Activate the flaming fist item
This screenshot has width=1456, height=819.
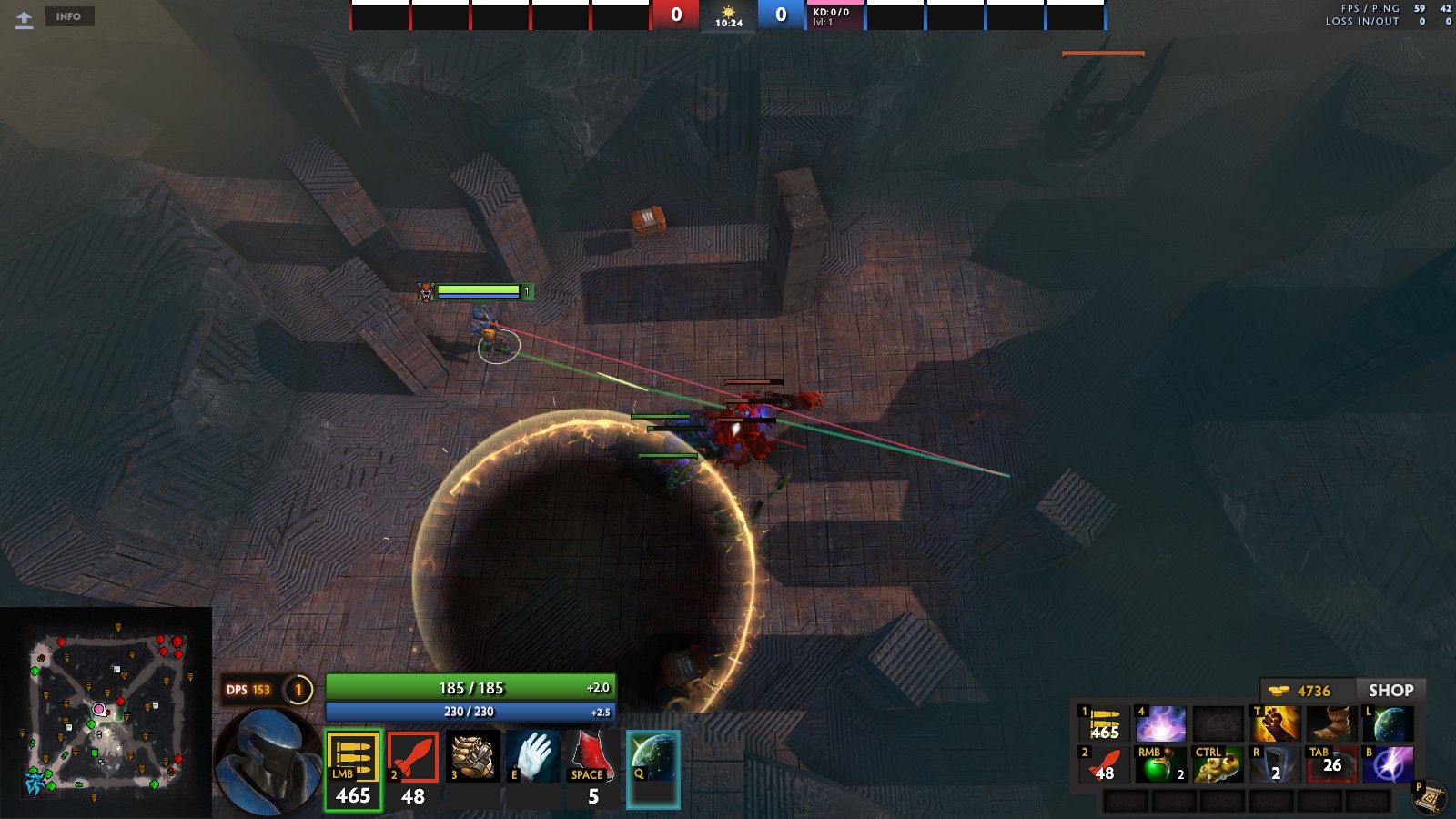pyautogui.click(x=1275, y=724)
